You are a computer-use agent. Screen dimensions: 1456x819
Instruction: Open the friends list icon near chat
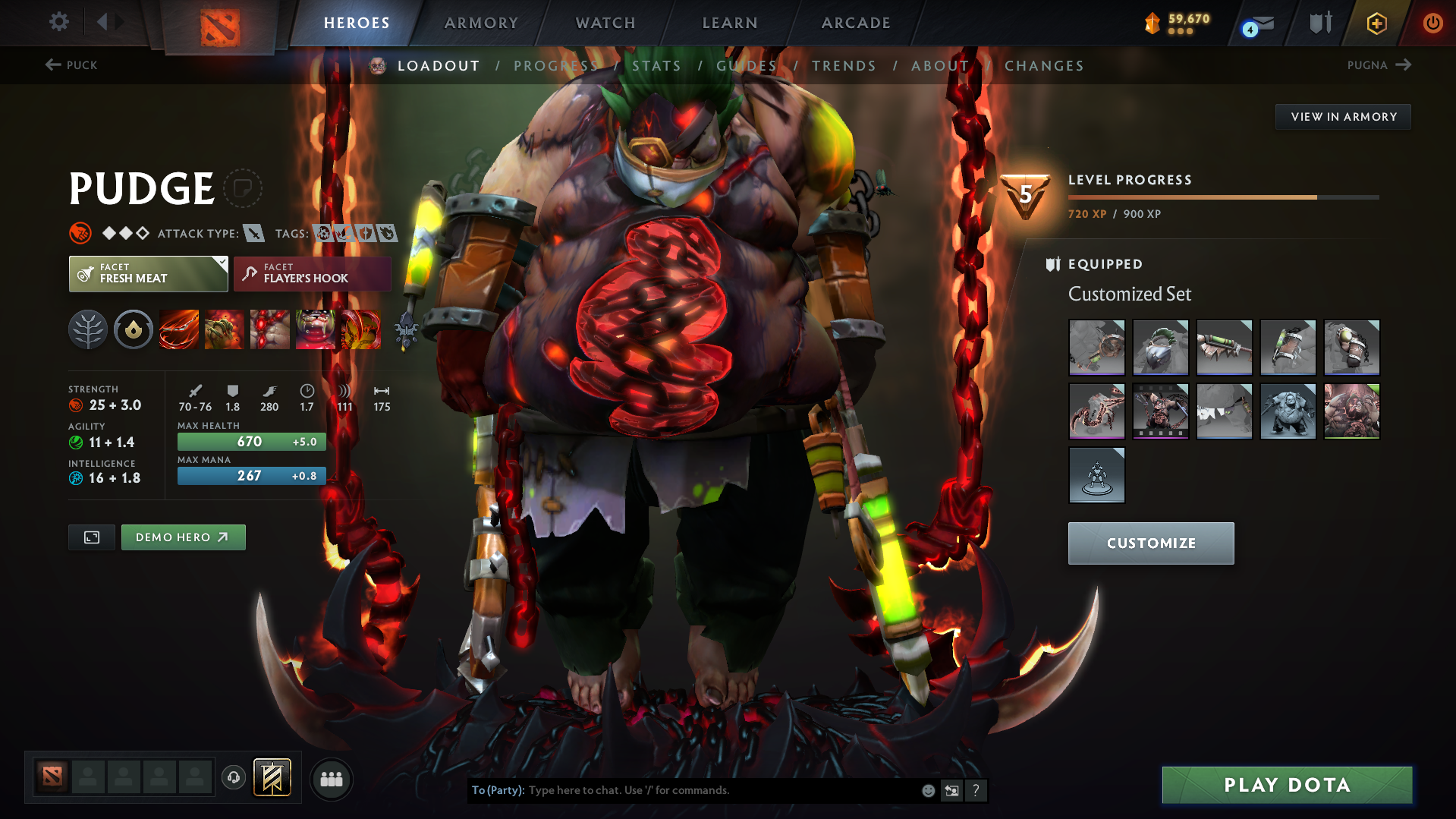(332, 779)
